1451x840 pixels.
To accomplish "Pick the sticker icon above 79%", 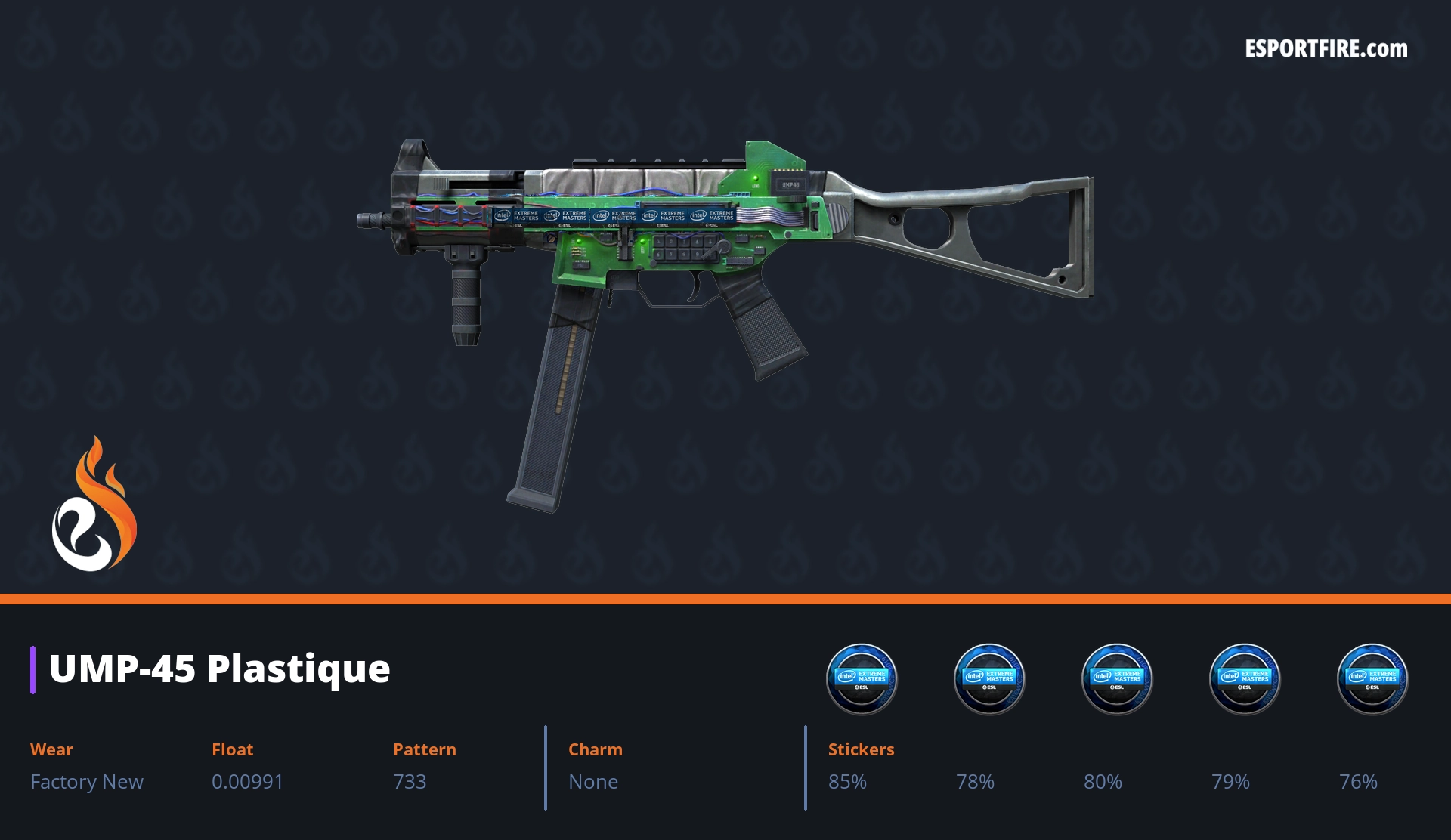I will pos(1245,678).
